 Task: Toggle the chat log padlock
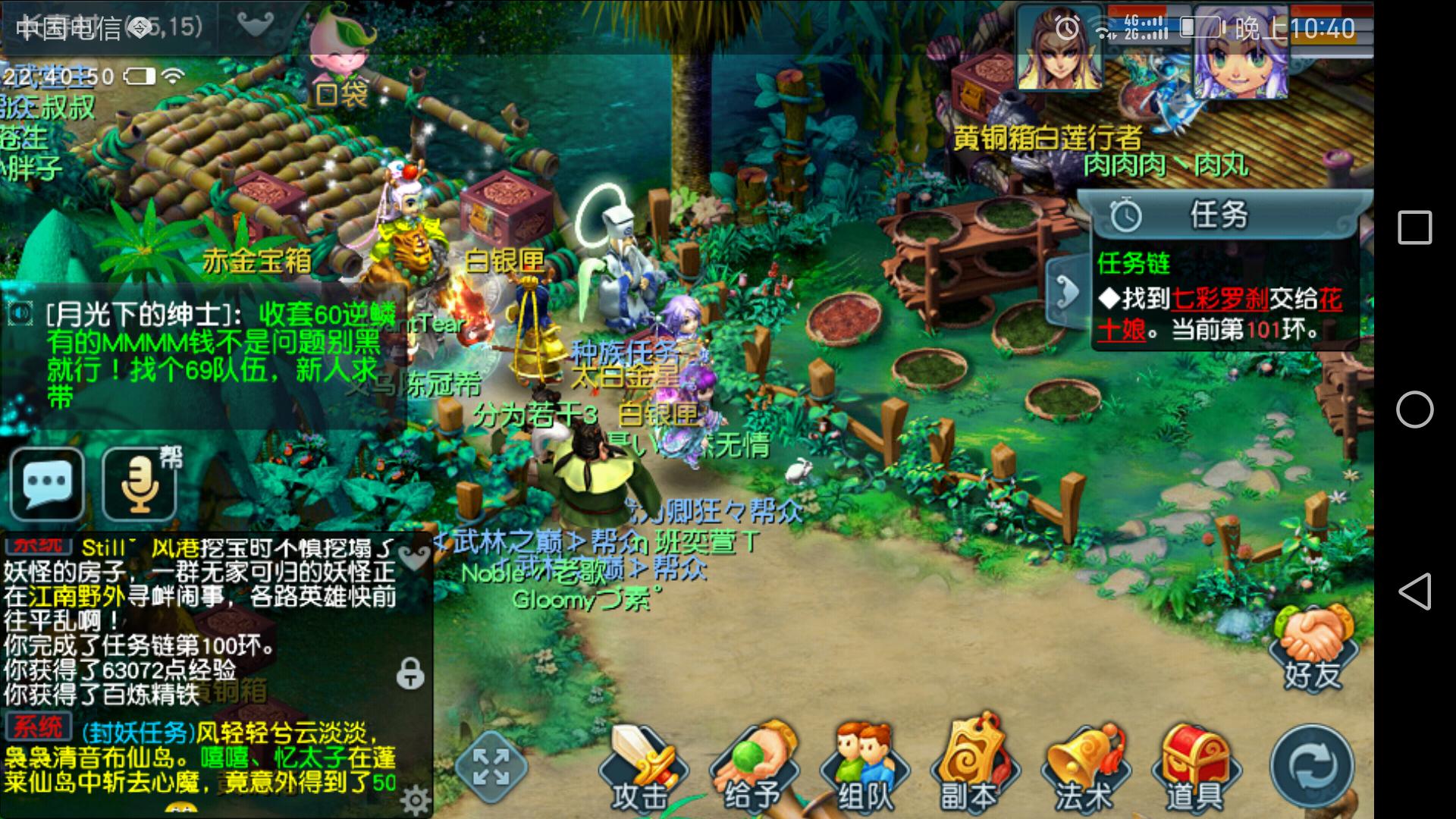pos(410,673)
